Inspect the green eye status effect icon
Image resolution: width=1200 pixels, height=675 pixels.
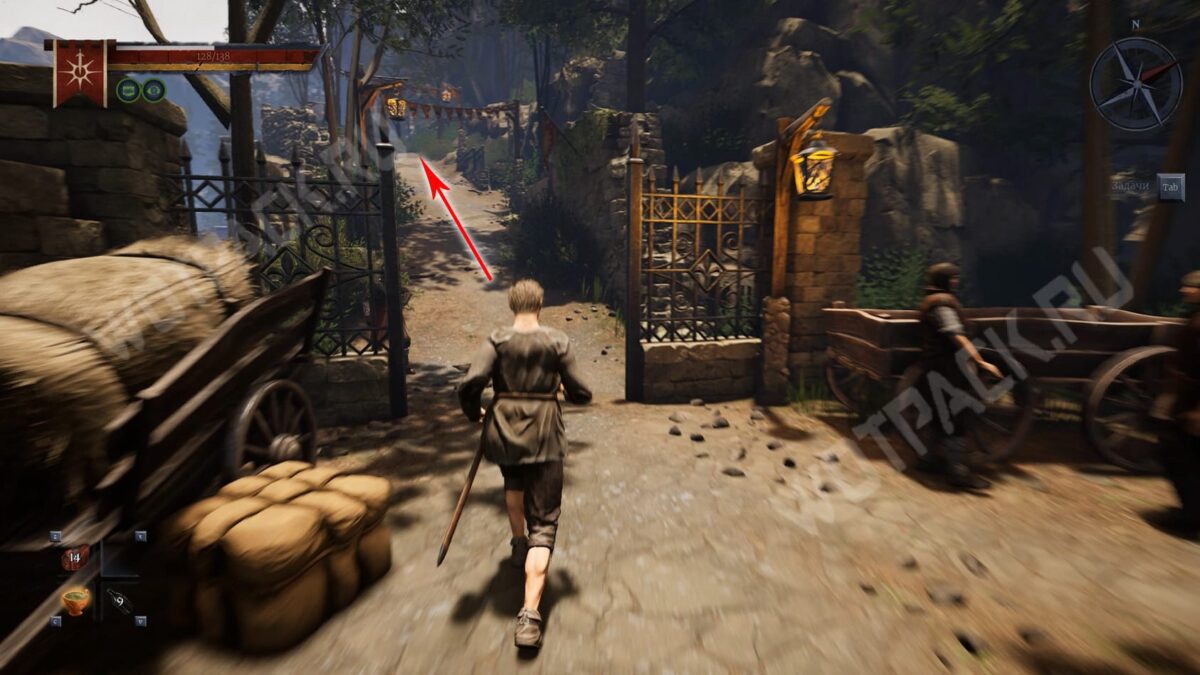[153, 91]
